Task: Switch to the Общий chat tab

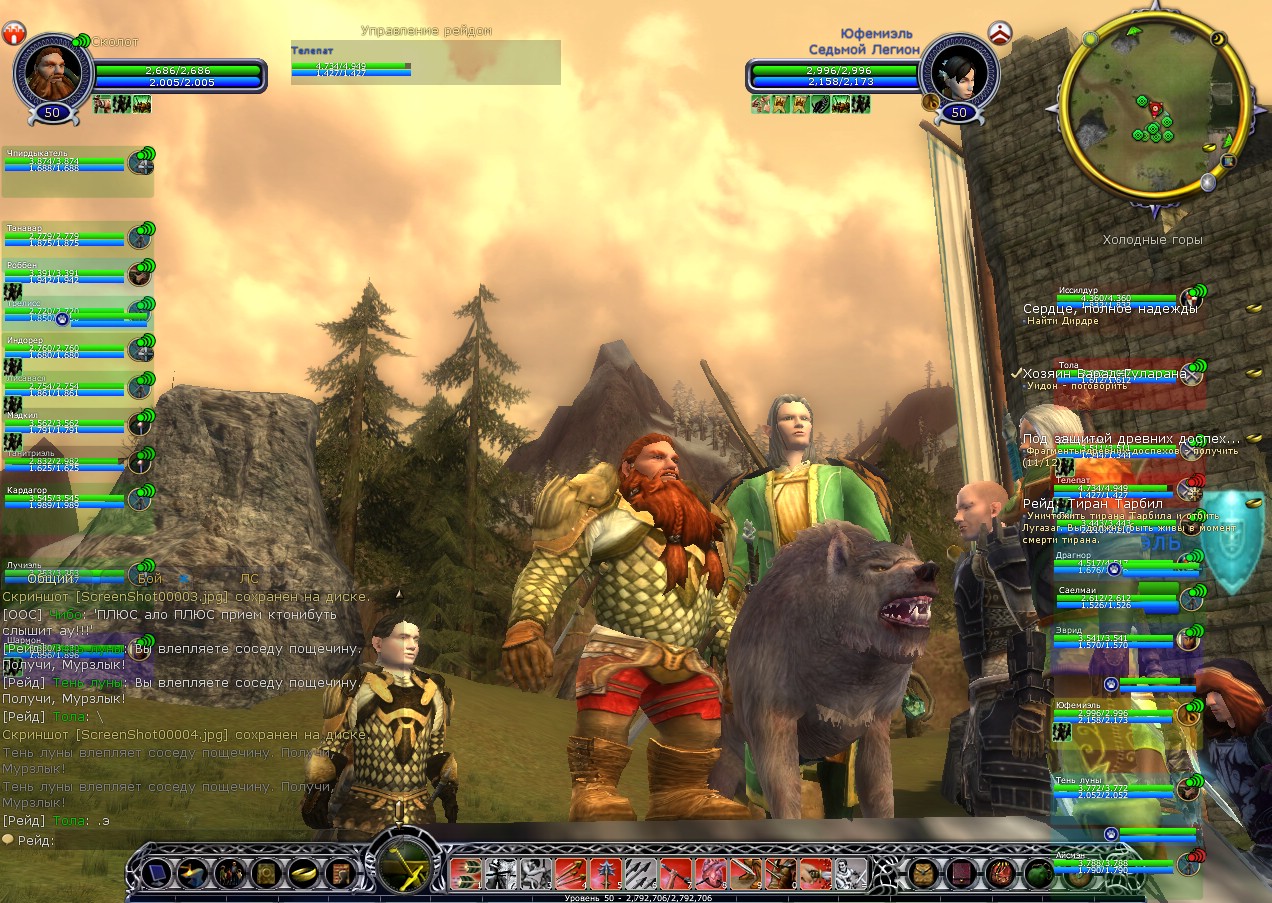Action: click(x=50, y=578)
